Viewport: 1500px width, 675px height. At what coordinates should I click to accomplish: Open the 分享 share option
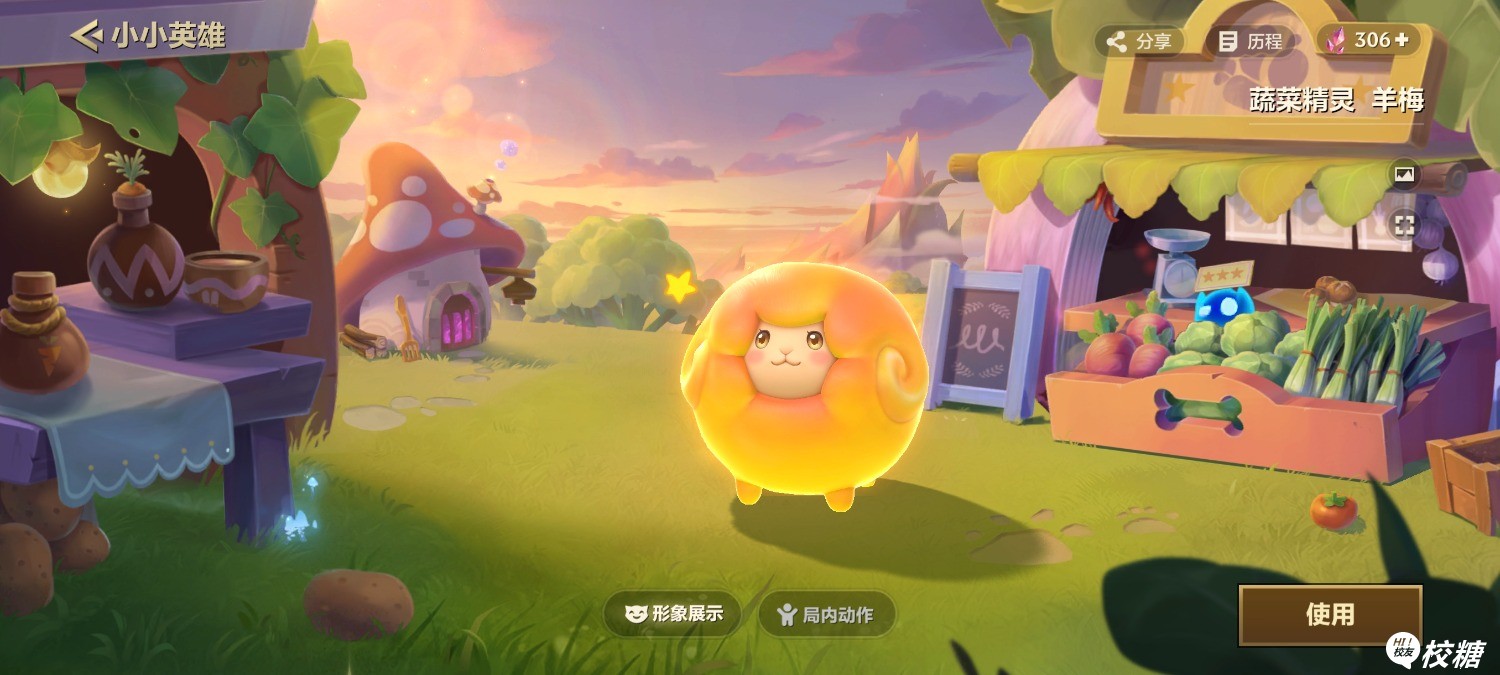pyautogui.click(x=1139, y=41)
